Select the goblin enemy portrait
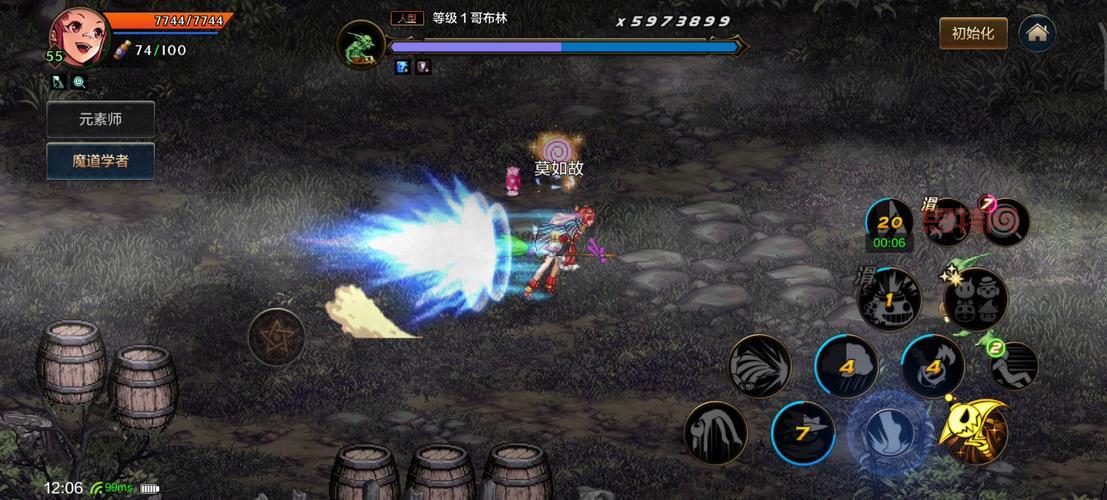Viewport: 1107px width, 500px height. click(x=358, y=47)
